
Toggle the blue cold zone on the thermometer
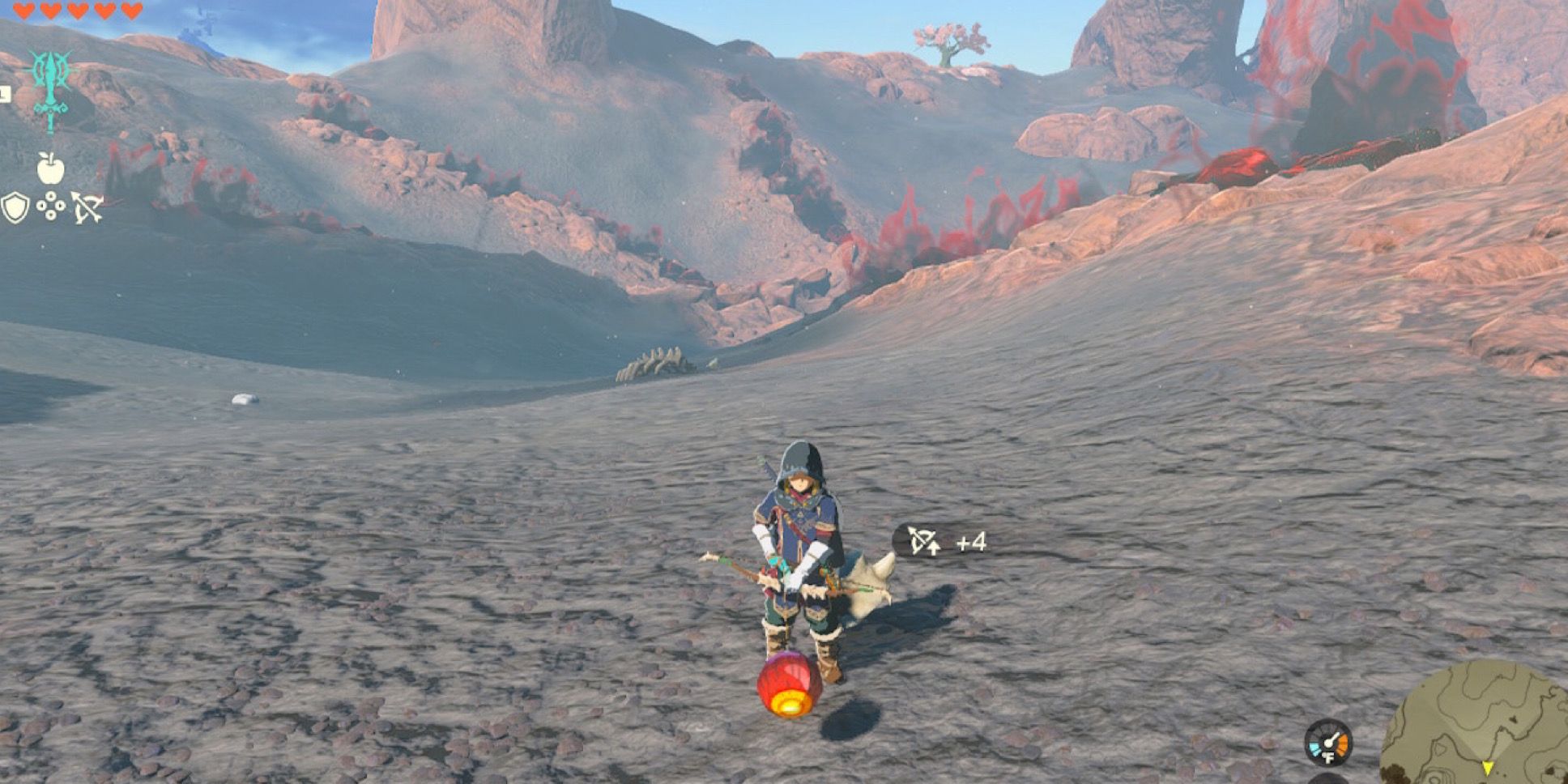click(x=1315, y=749)
